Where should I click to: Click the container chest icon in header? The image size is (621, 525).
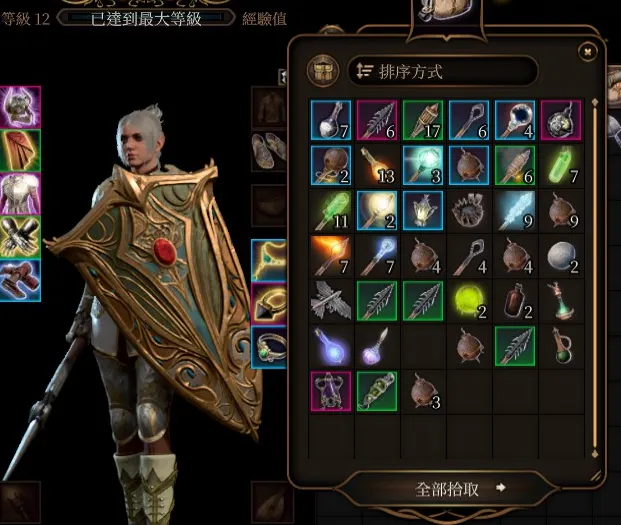click(x=323, y=71)
